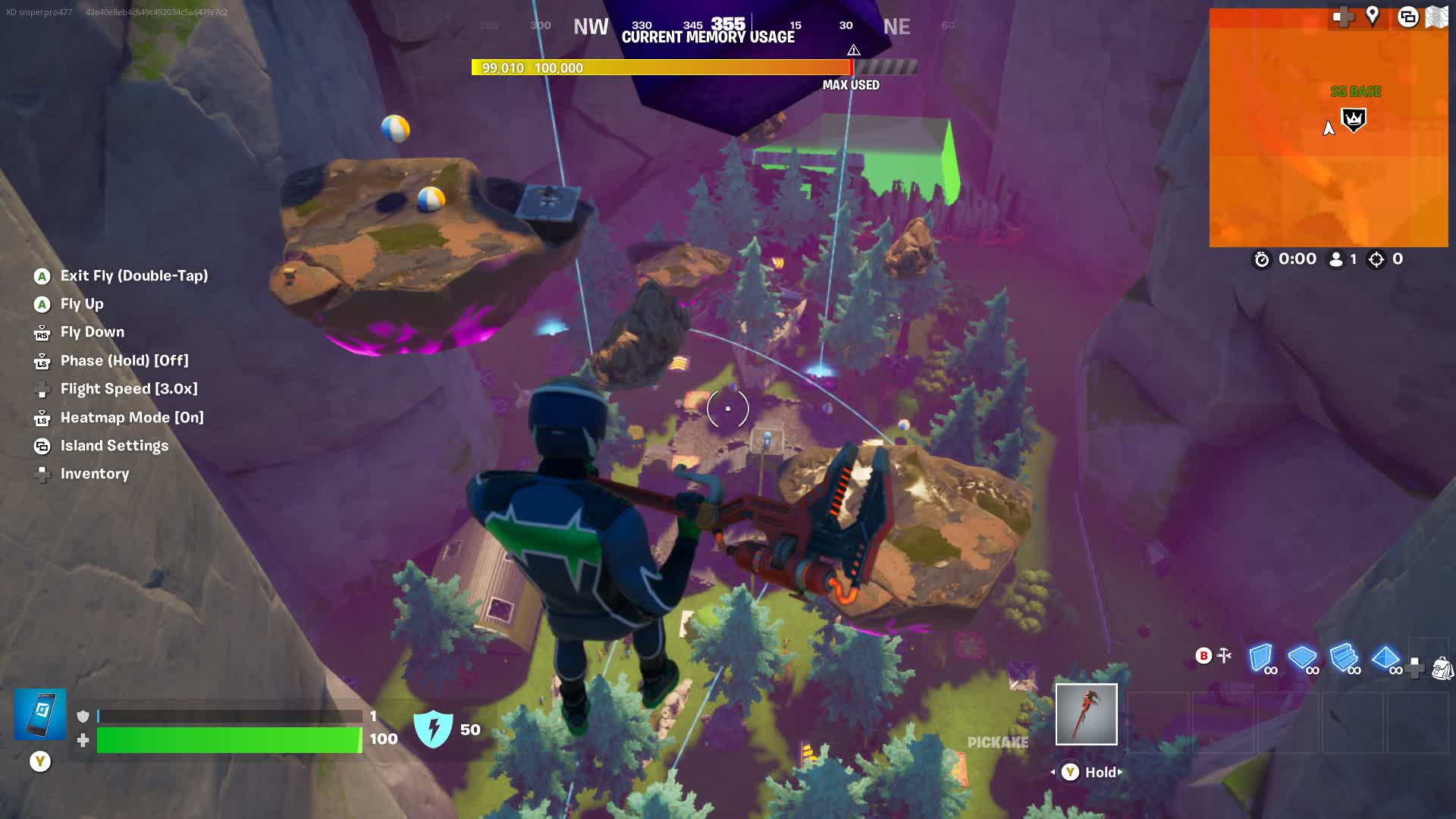1456x819 pixels.
Task: Click the SG BASE crown marker on minimap
Action: [1354, 119]
